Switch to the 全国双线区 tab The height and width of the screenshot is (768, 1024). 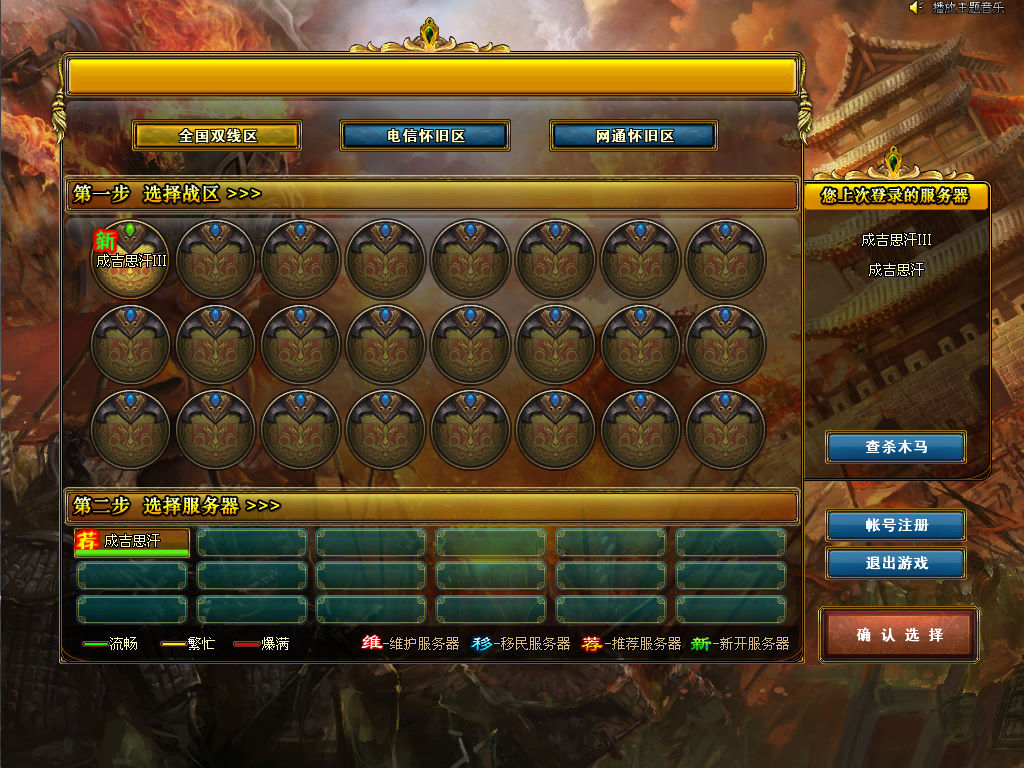click(218, 136)
